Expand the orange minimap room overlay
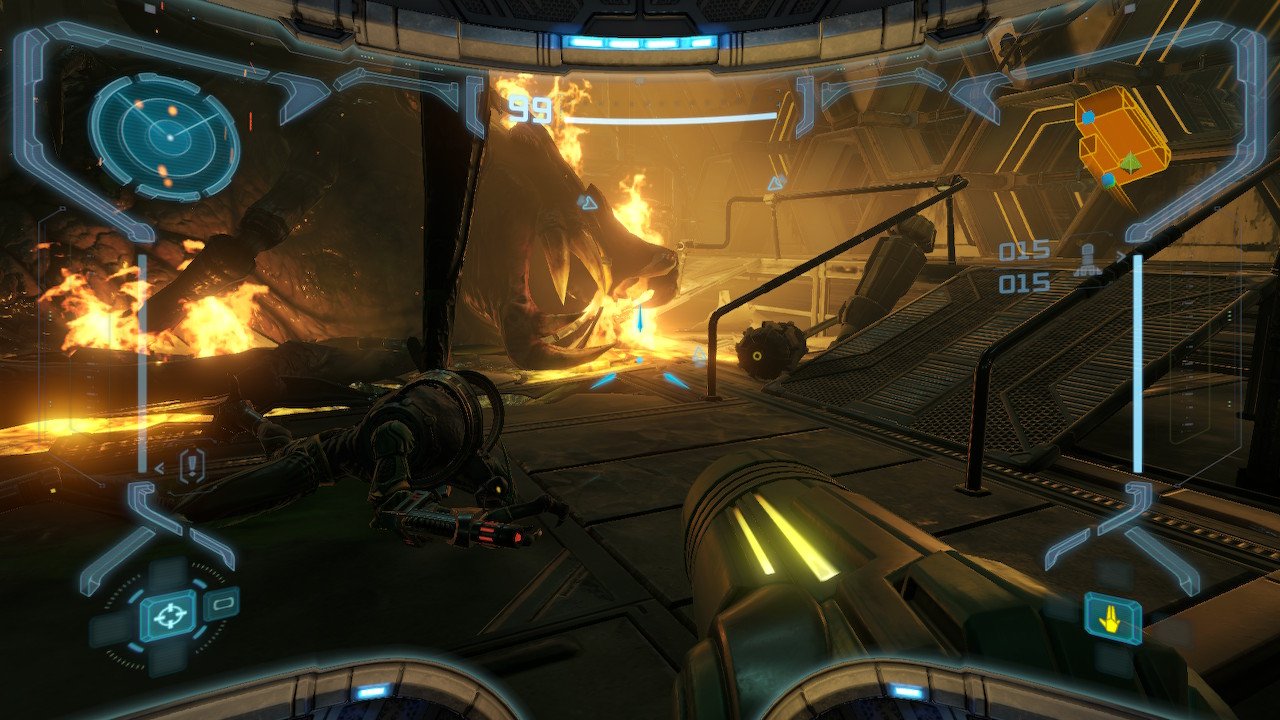The height and width of the screenshot is (720, 1280). (x=1122, y=138)
